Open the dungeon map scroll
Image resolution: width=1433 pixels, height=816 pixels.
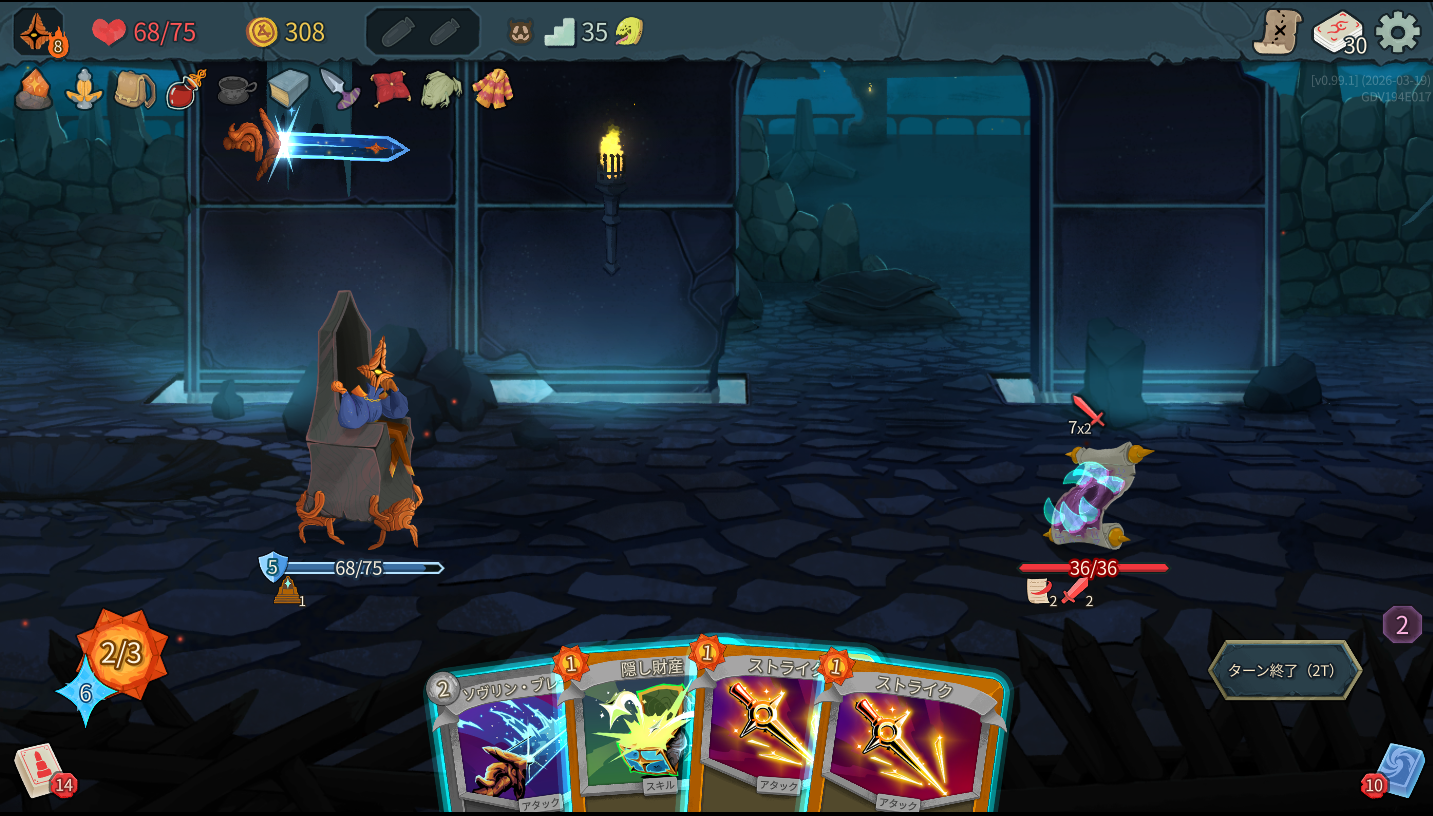click(x=1277, y=32)
